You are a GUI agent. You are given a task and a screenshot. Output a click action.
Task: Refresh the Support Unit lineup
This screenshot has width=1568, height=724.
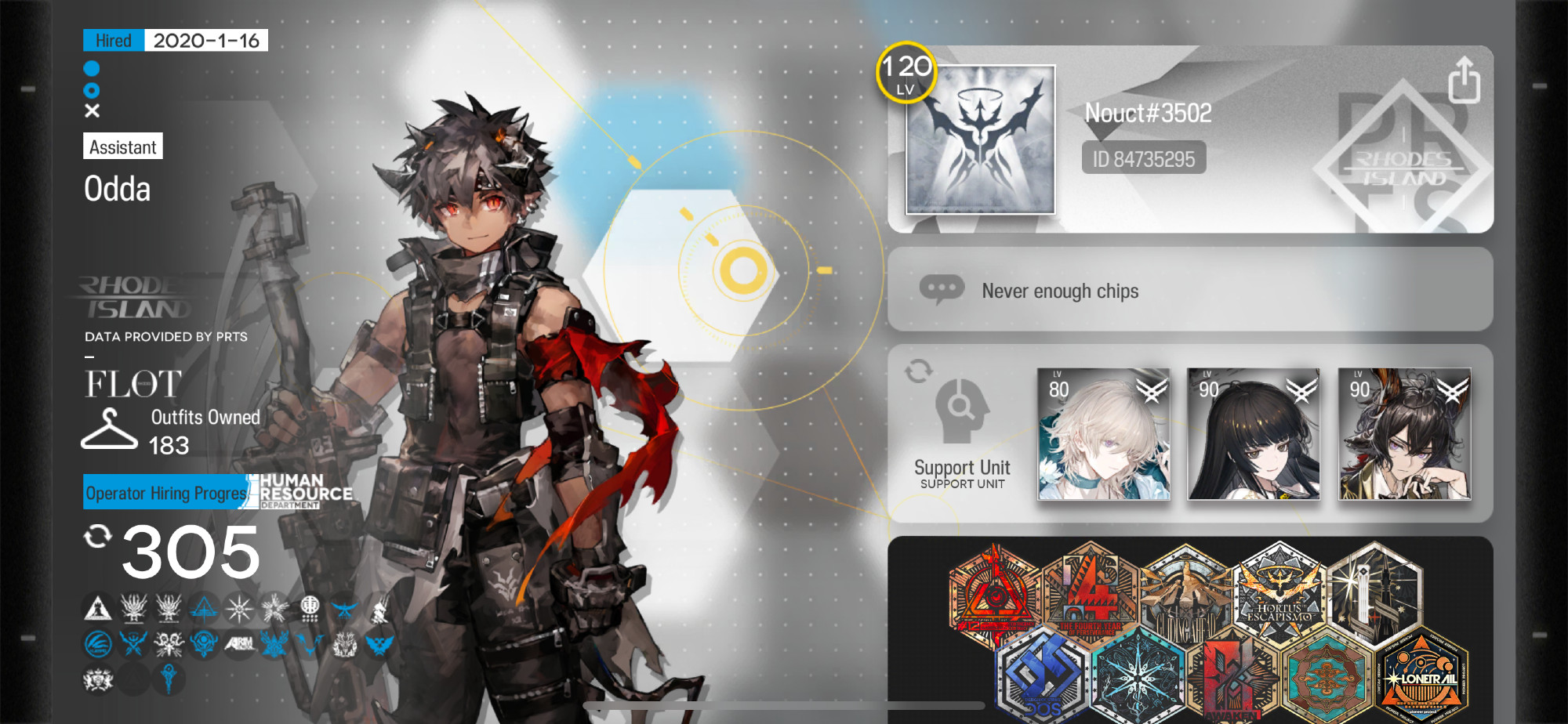(918, 371)
